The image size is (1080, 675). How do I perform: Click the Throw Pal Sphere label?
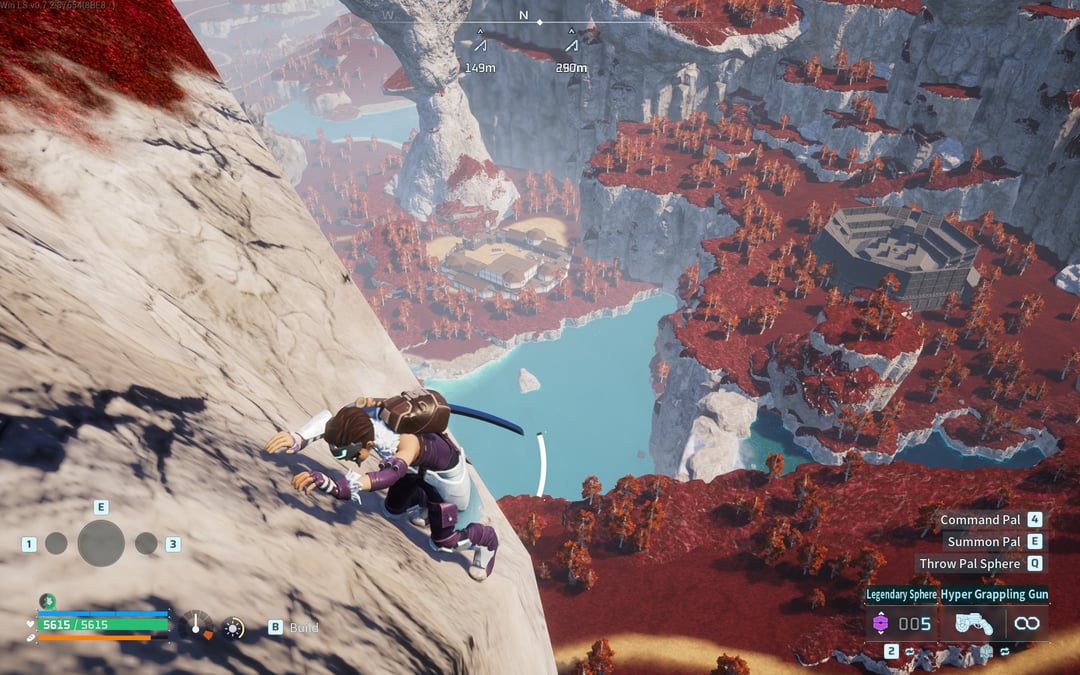(969, 564)
